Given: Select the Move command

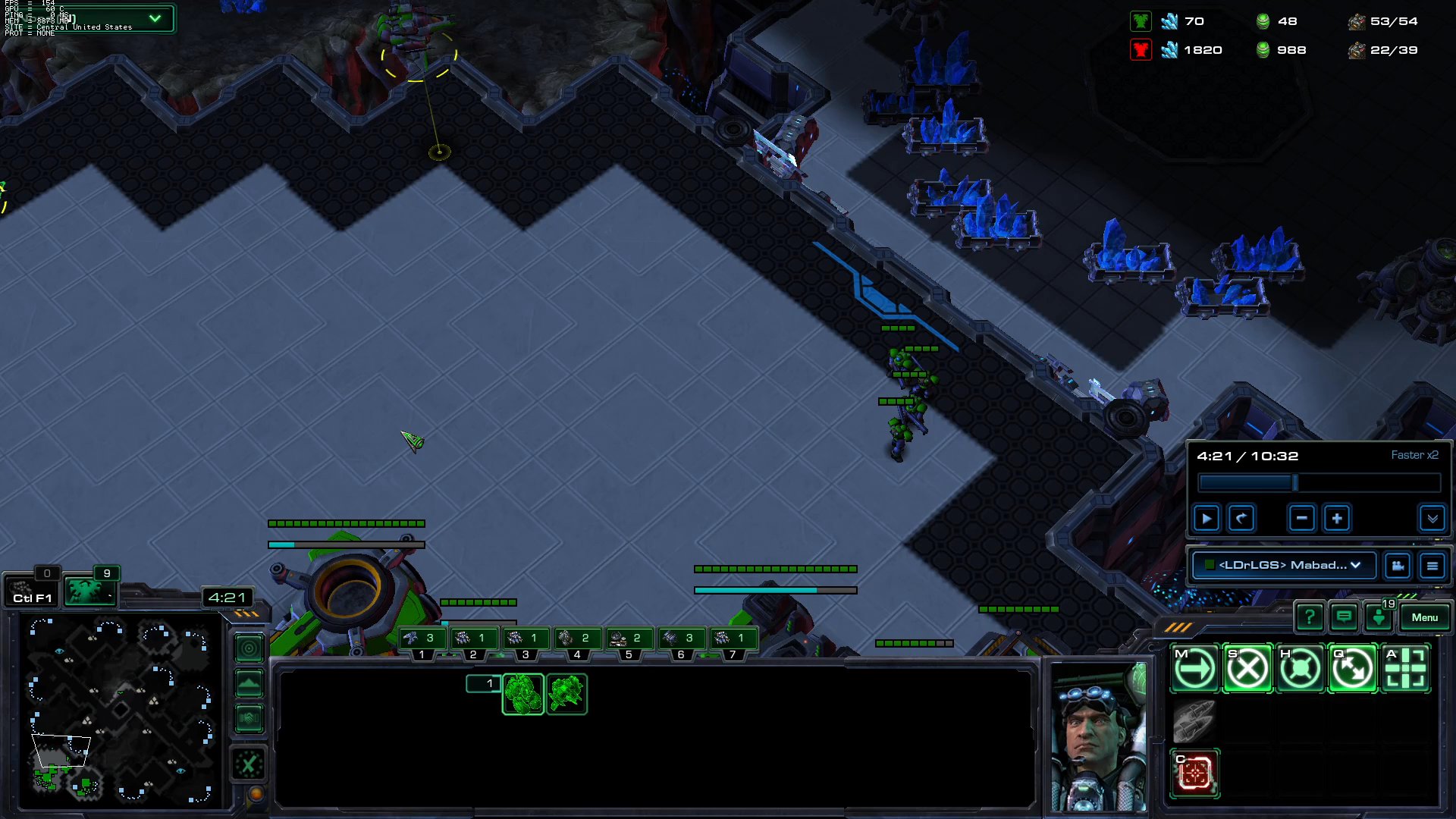Looking at the screenshot, I should click(x=1195, y=668).
